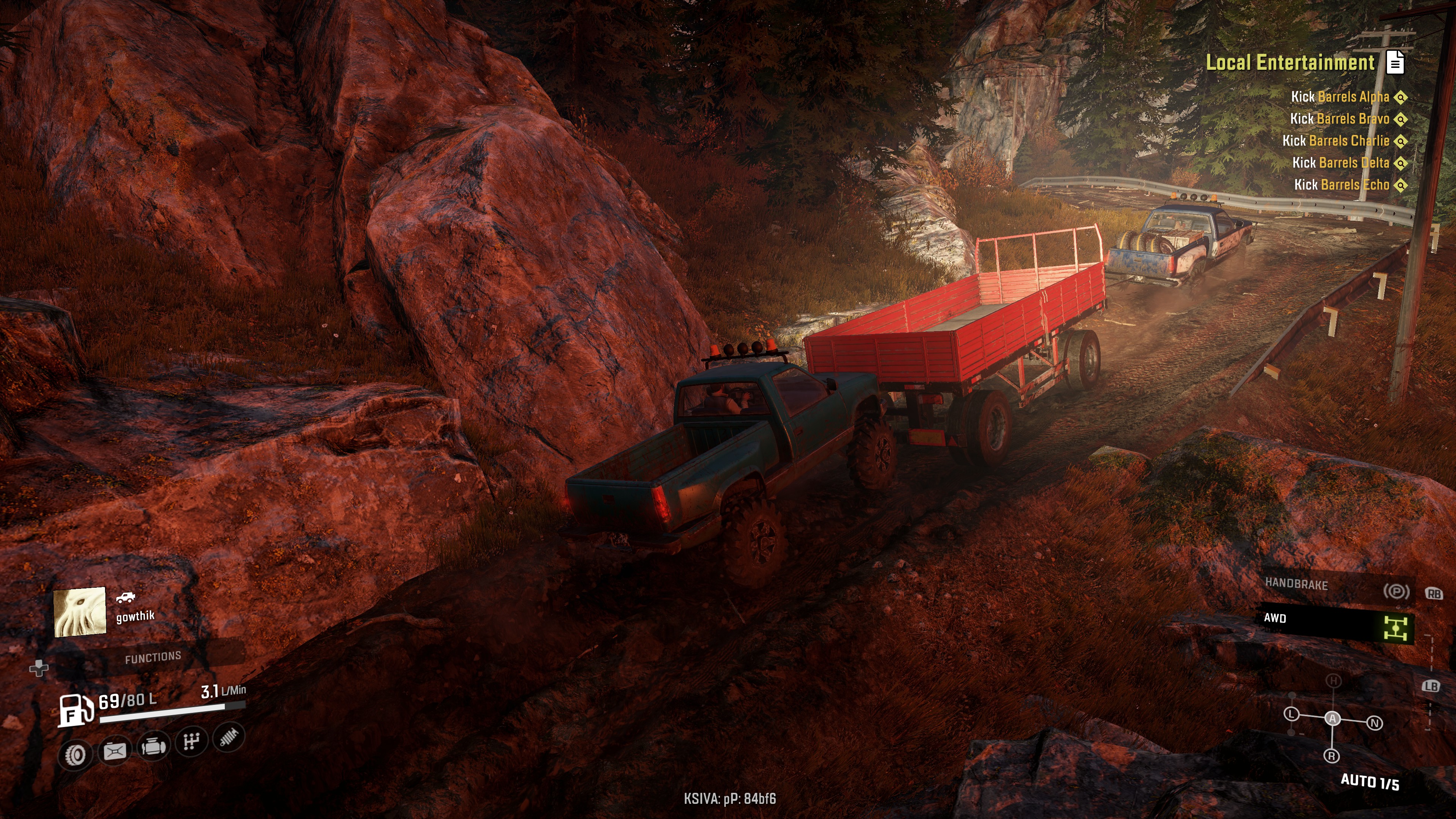Image resolution: width=1456 pixels, height=819 pixels.
Task: Select the Kick Barrels Alpha objective
Action: pyautogui.click(x=1340, y=97)
